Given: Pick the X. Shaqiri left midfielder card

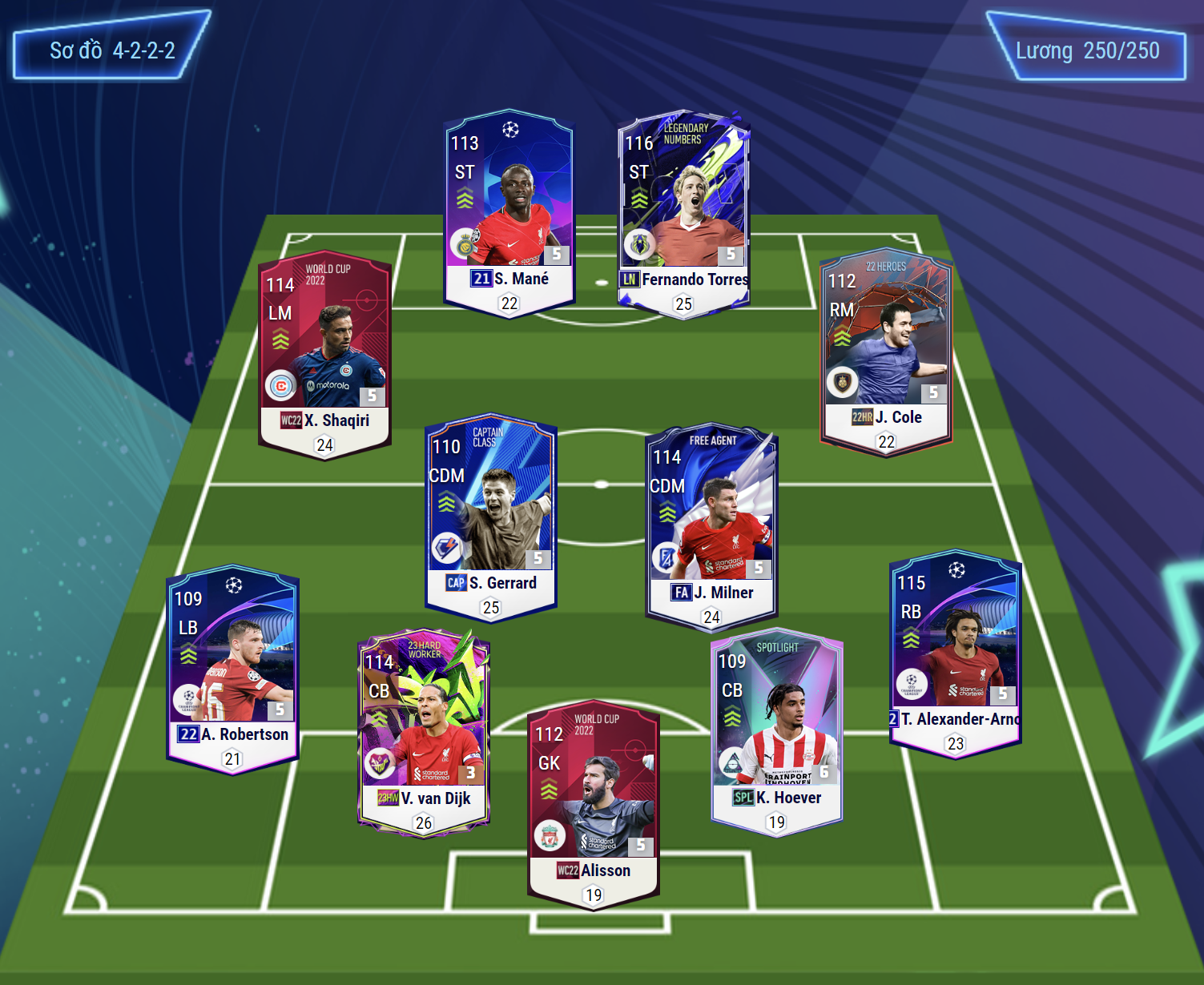Looking at the screenshot, I should pos(325,354).
